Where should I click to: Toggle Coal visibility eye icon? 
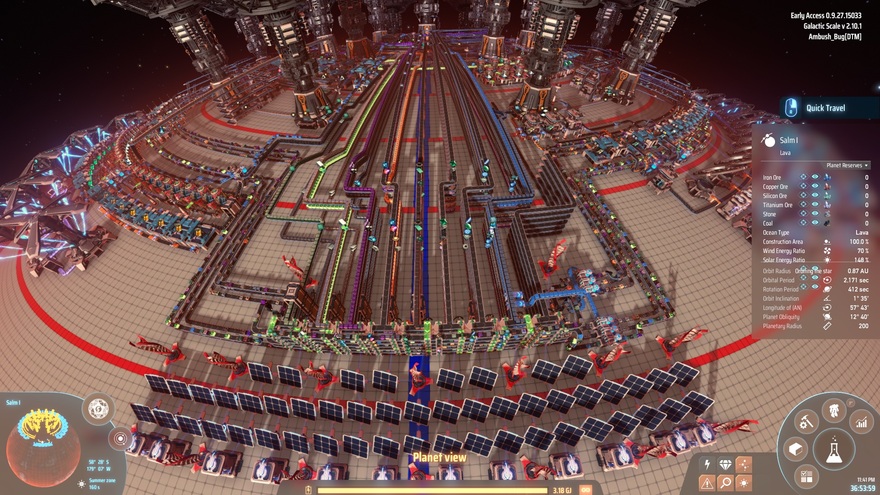pyautogui.click(x=815, y=223)
